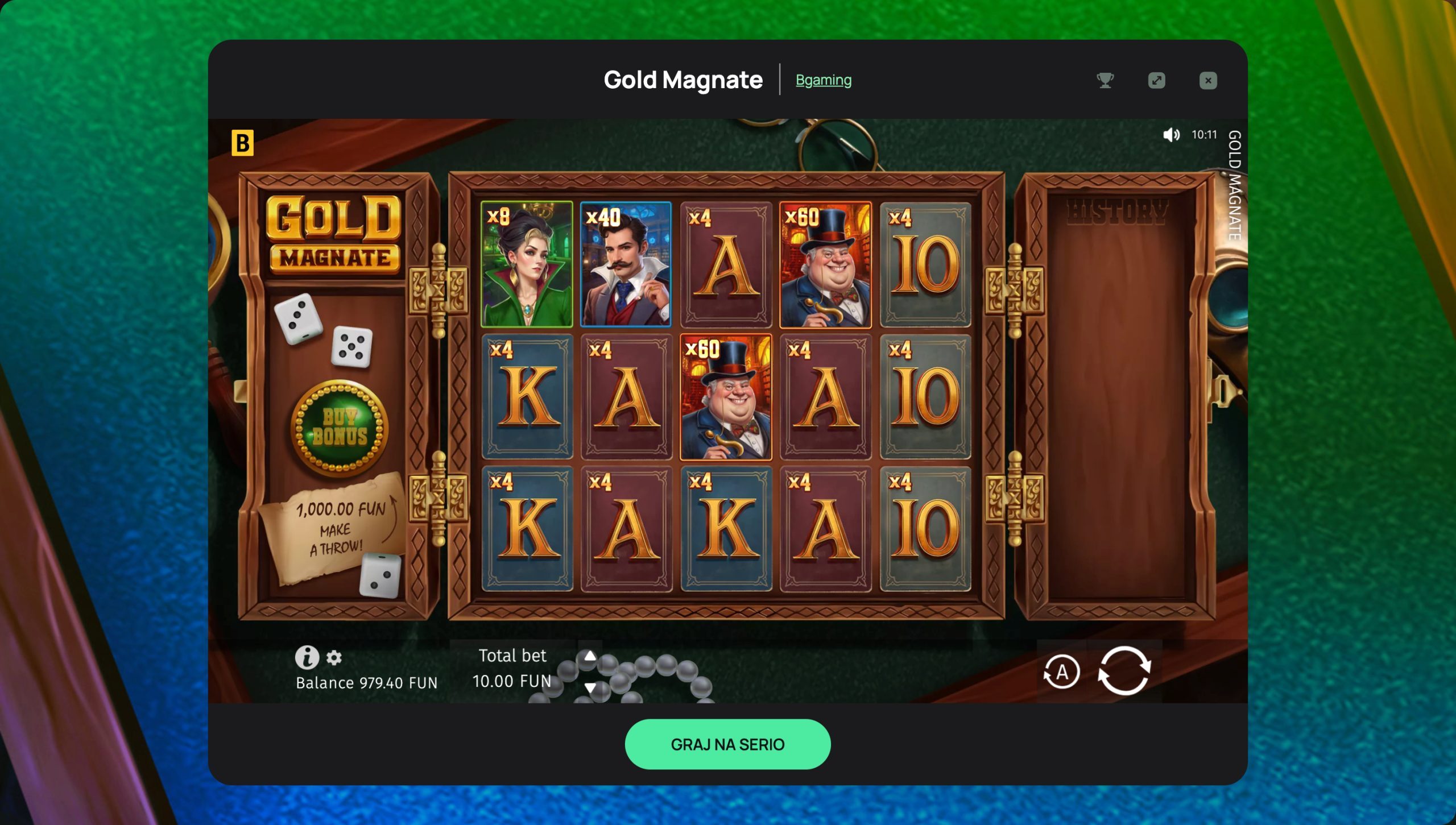Enable Autoplay mode
The image size is (1456, 825).
(1062, 671)
